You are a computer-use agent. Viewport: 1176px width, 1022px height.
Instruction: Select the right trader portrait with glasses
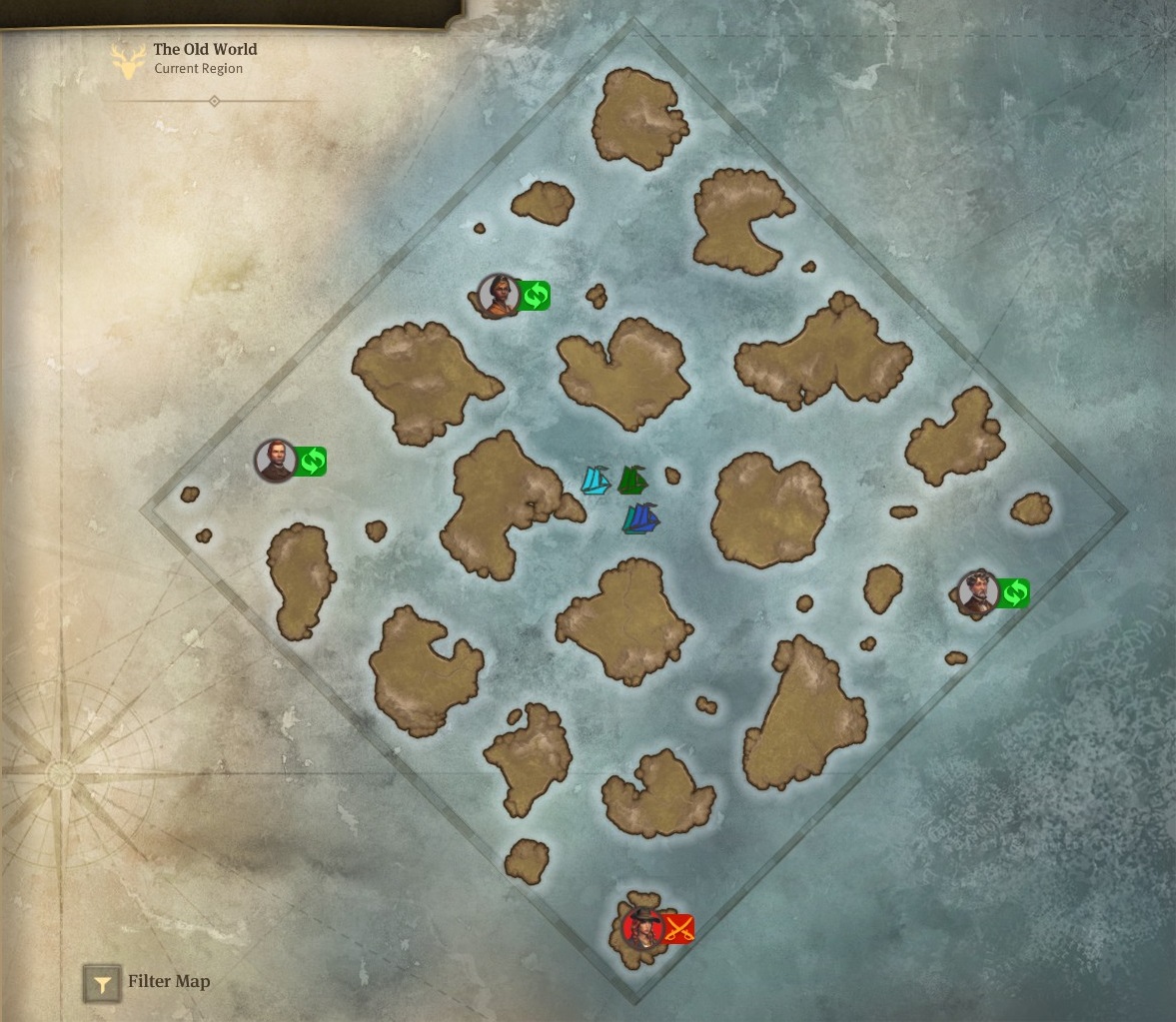pyautogui.click(x=977, y=592)
